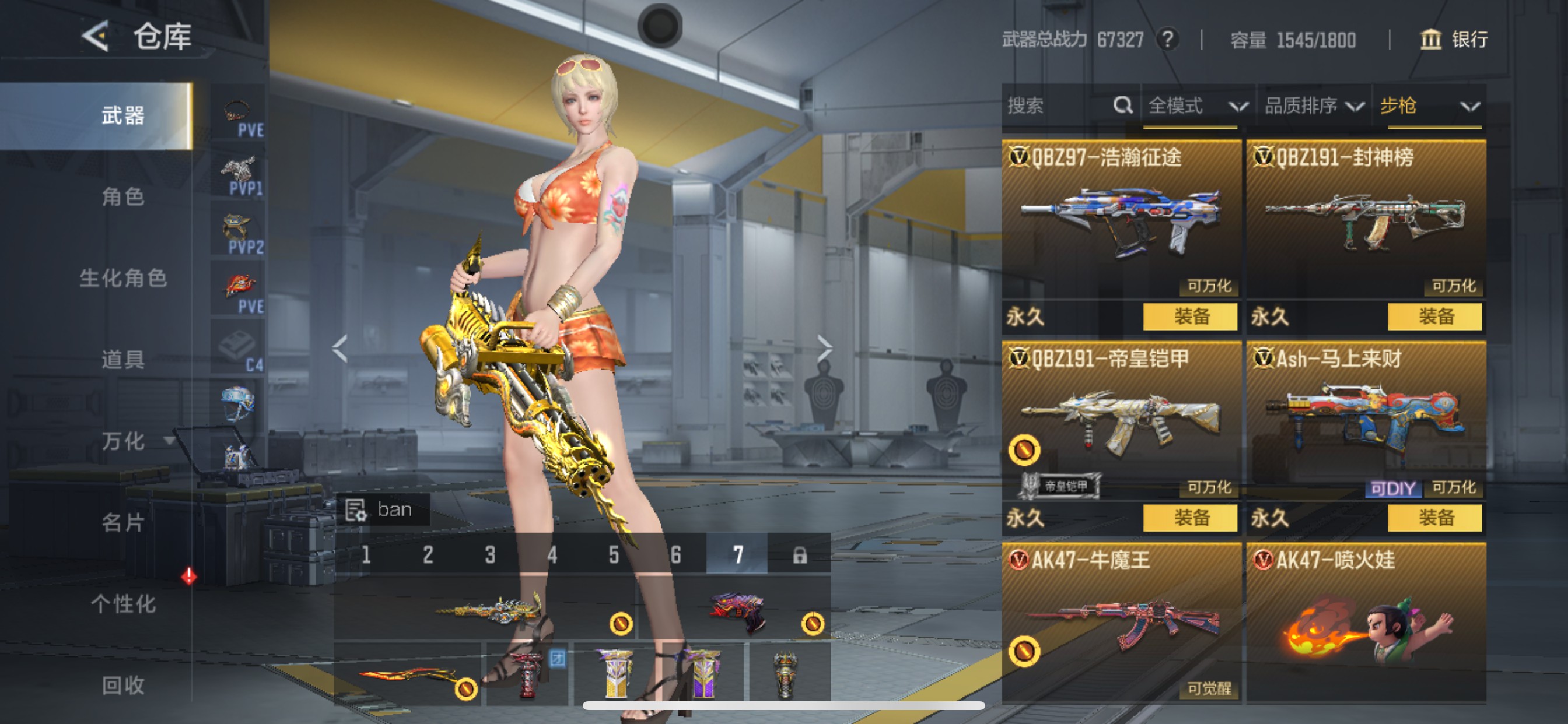Open the 生化角色 category

click(123, 279)
